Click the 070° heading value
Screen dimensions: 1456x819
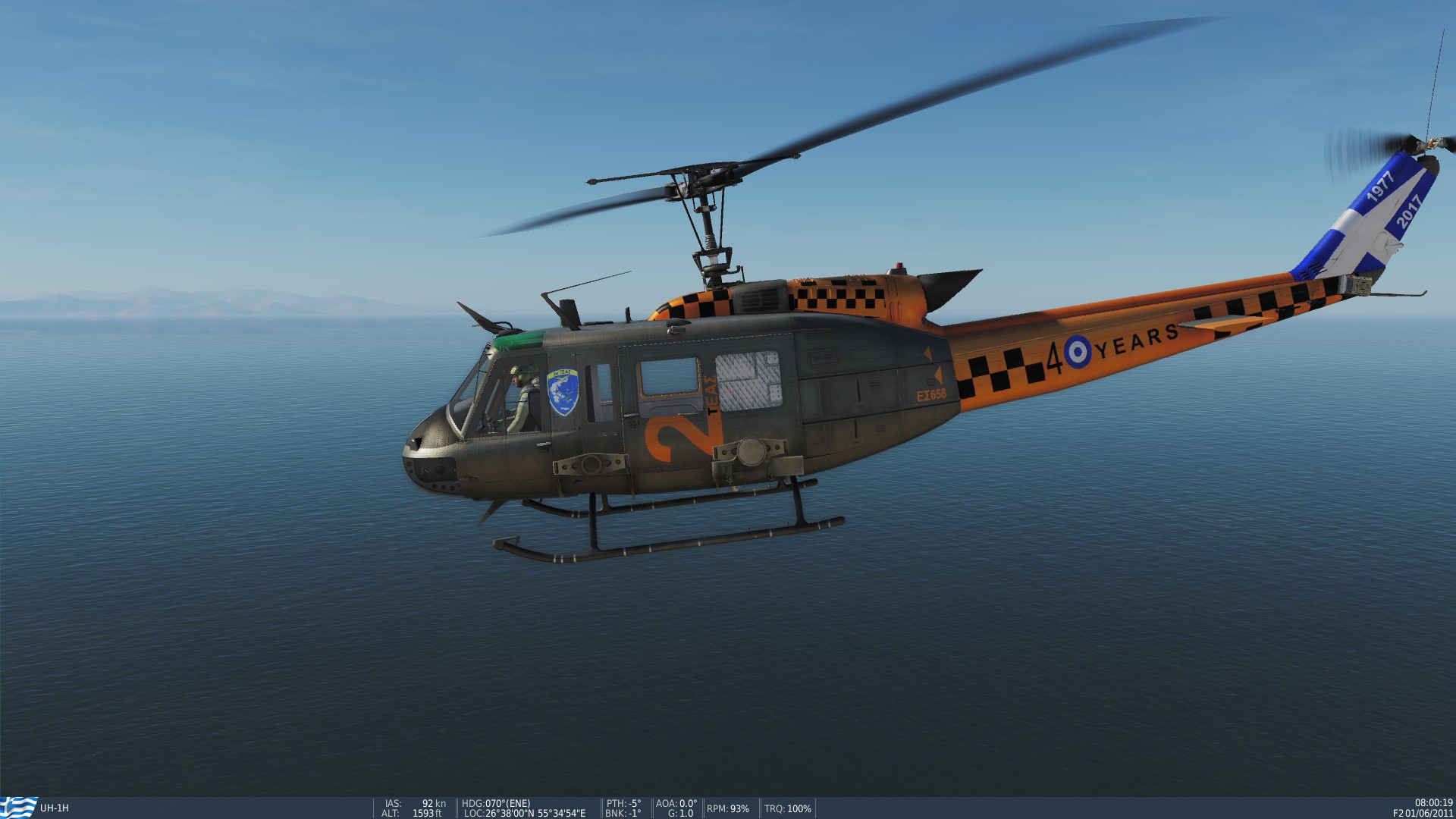[494, 802]
